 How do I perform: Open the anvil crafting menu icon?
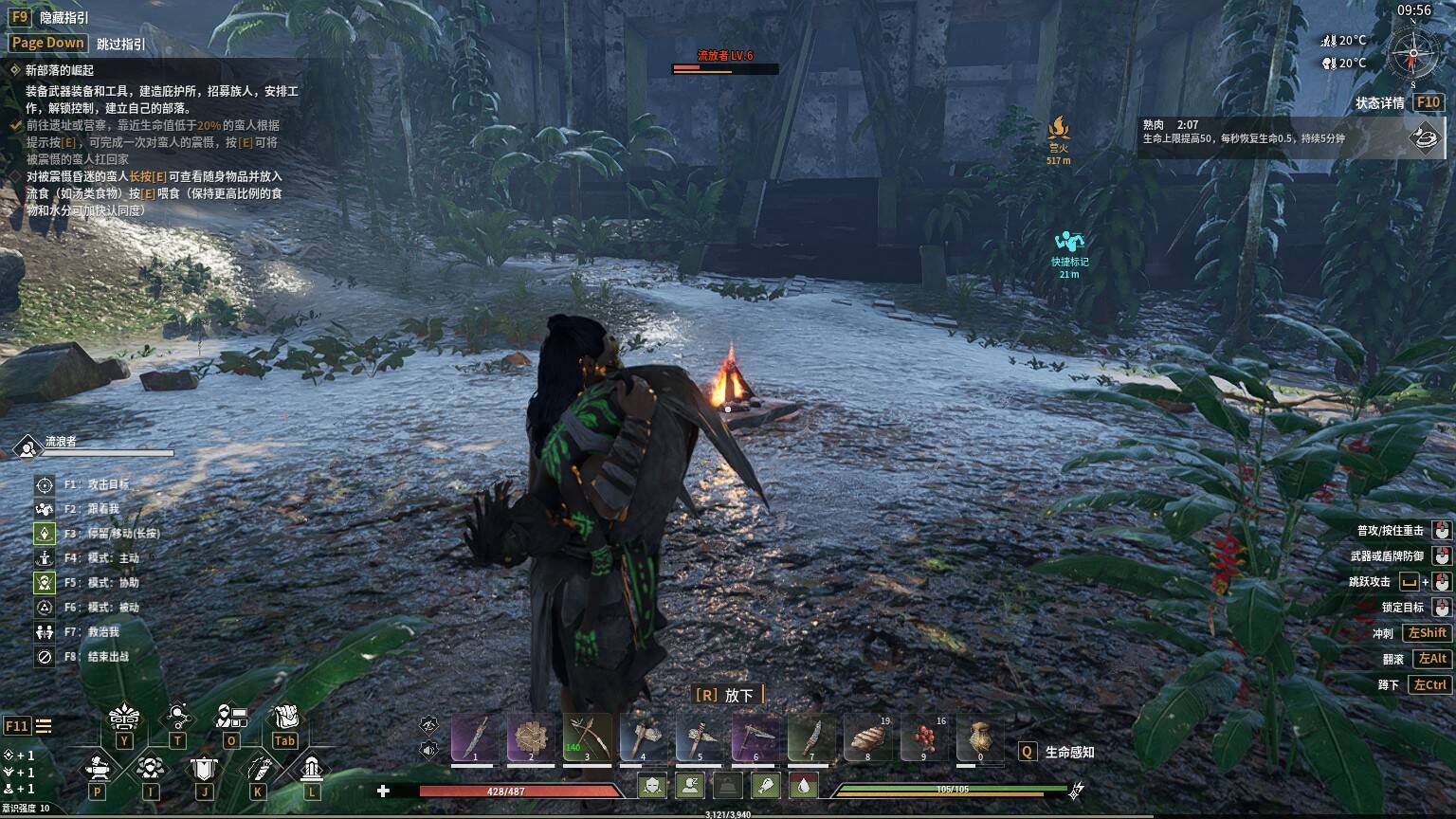coord(97,769)
